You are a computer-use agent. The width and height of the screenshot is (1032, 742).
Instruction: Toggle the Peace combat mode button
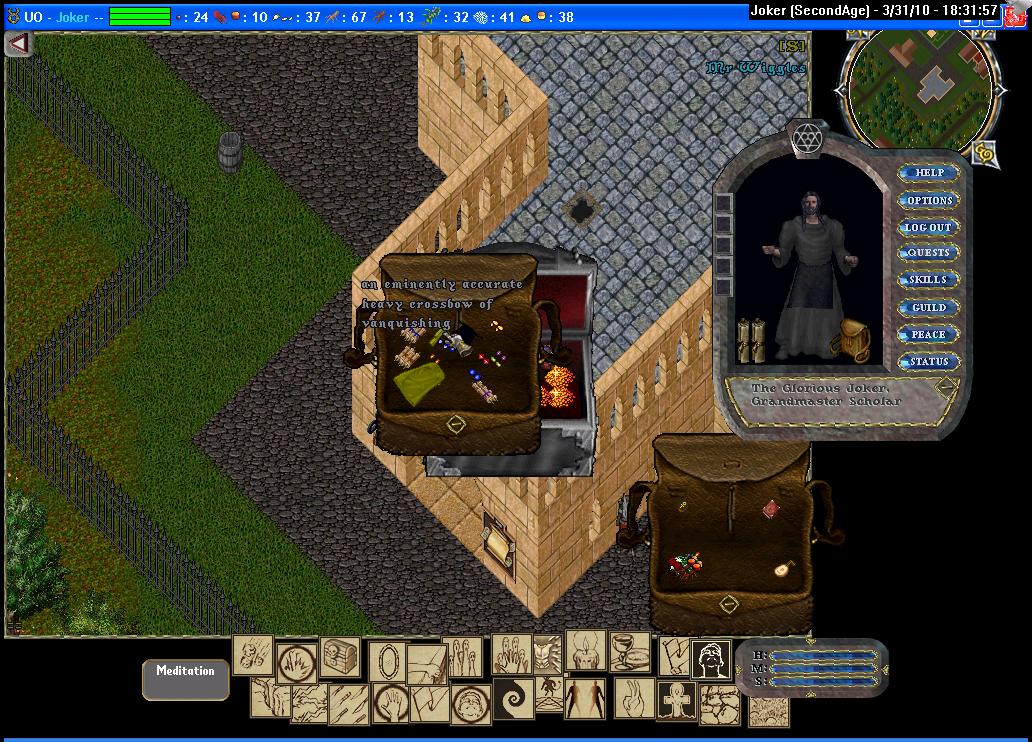929,335
